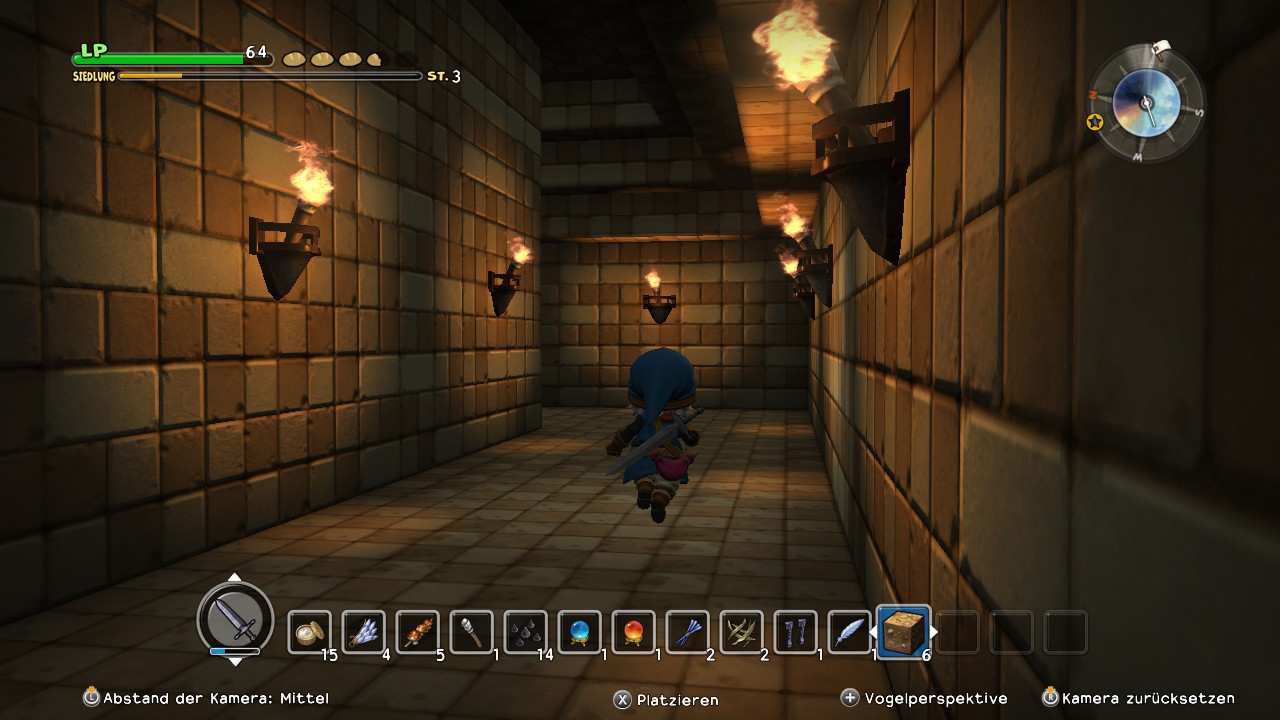Click the yellow star marker on compass
Screen dimensions: 1280x720
tap(1095, 122)
